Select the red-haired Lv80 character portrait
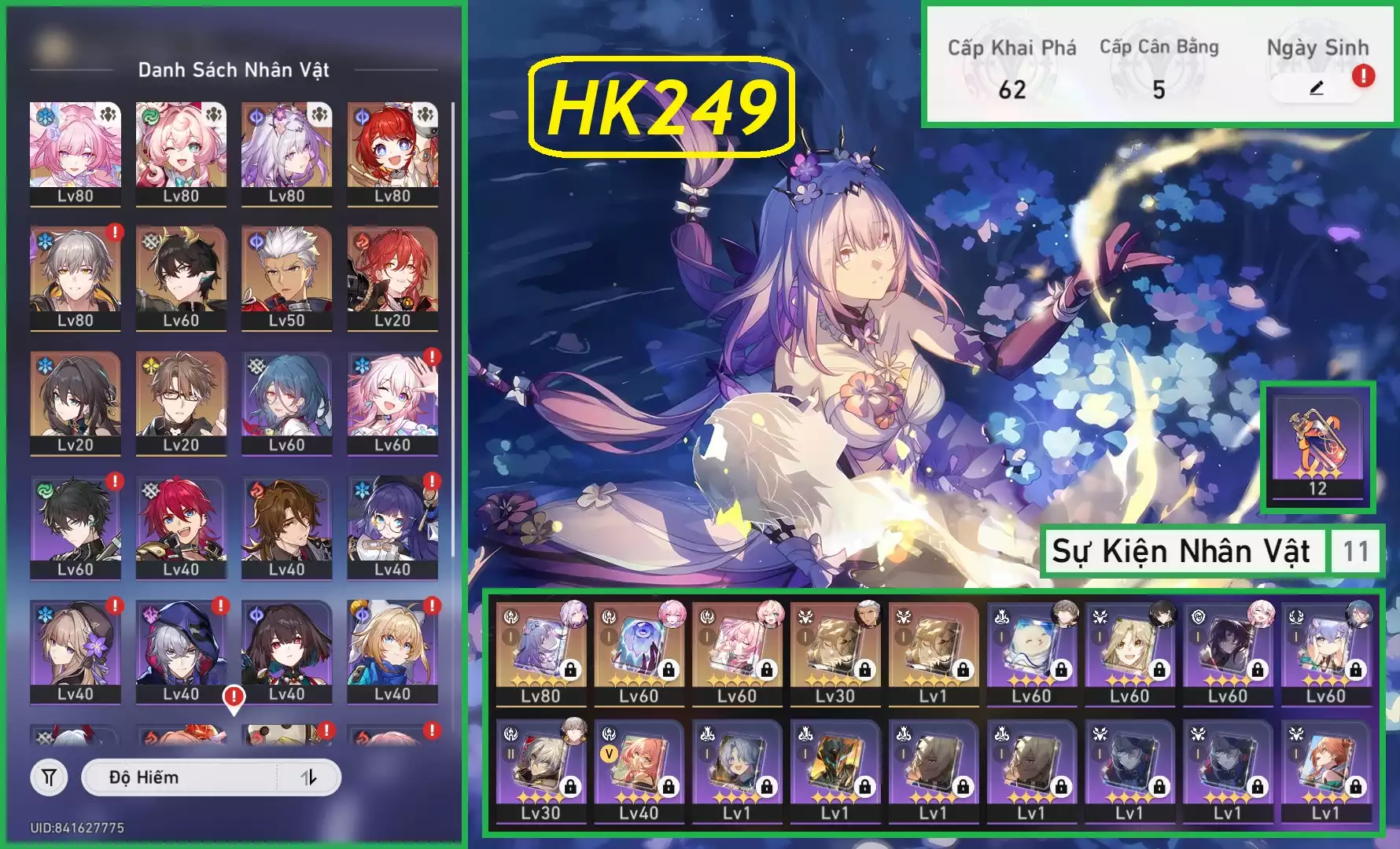Screen dimensions: 1400x849 tap(392, 153)
